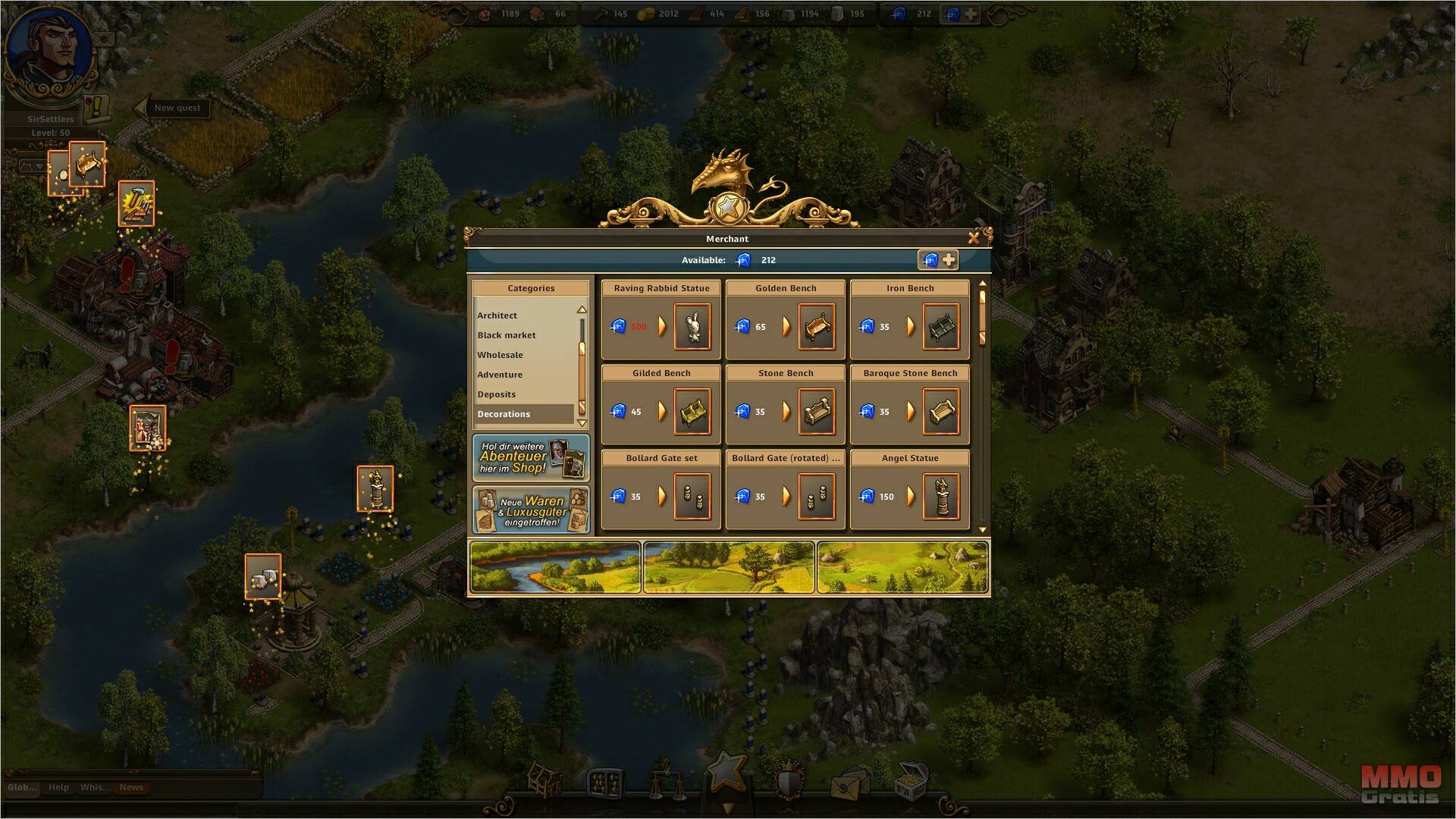Show the Deposits category
The width and height of the screenshot is (1456, 819).
497,394
